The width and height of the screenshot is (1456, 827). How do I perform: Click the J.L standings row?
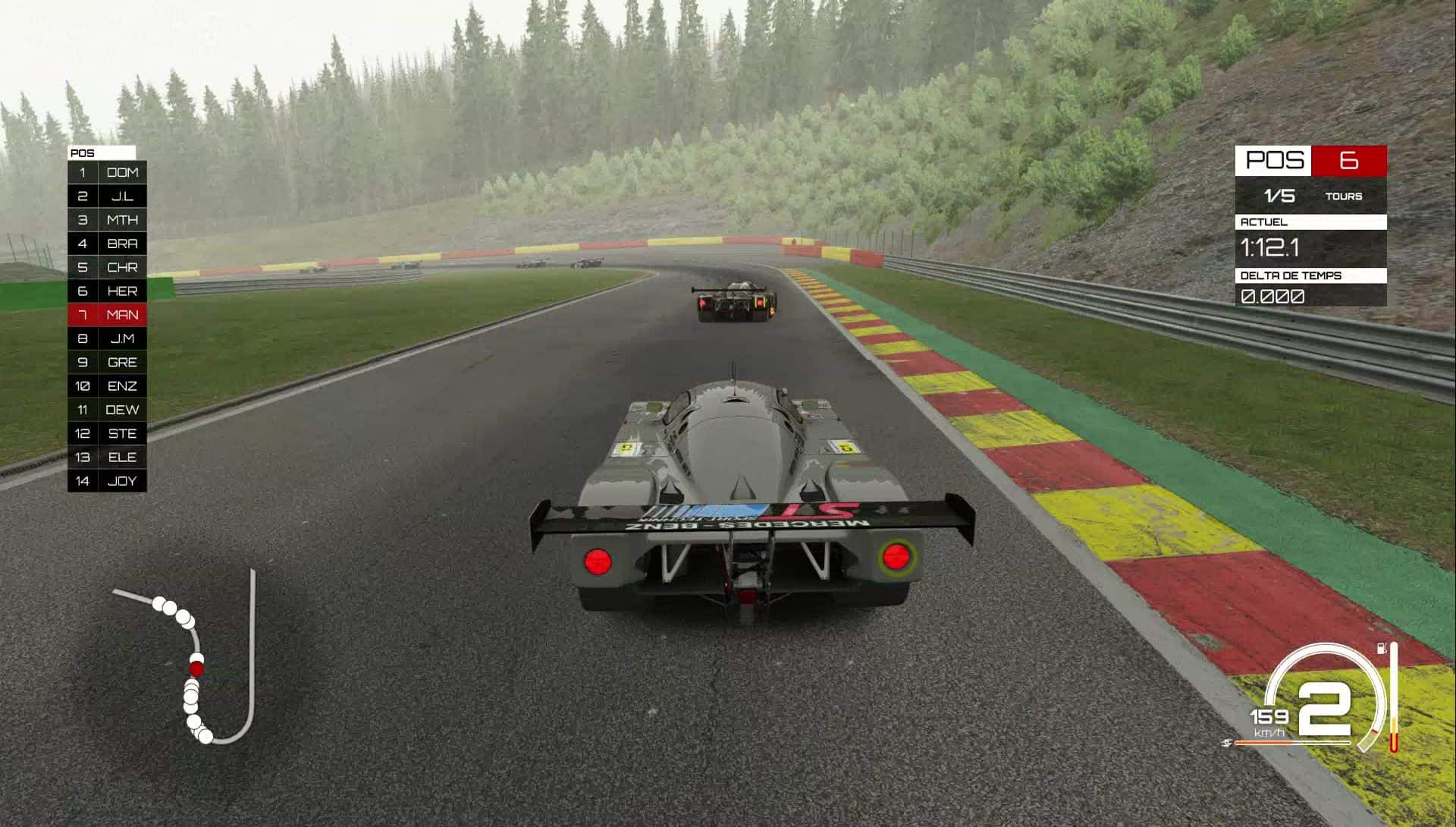tap(108, 197)
